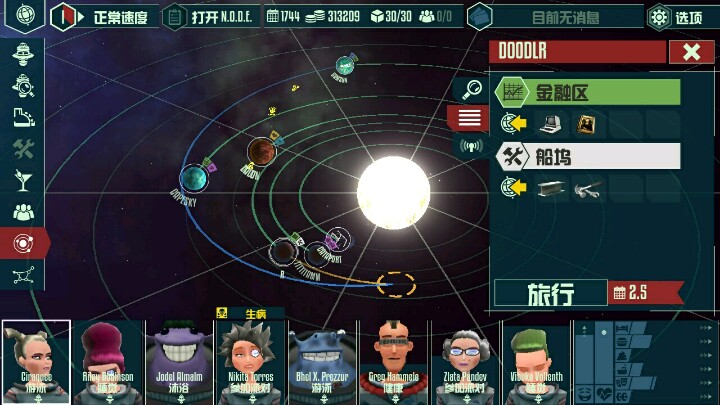Open the constellation star-map sidebar icon
720x405 pixels.
24,274
